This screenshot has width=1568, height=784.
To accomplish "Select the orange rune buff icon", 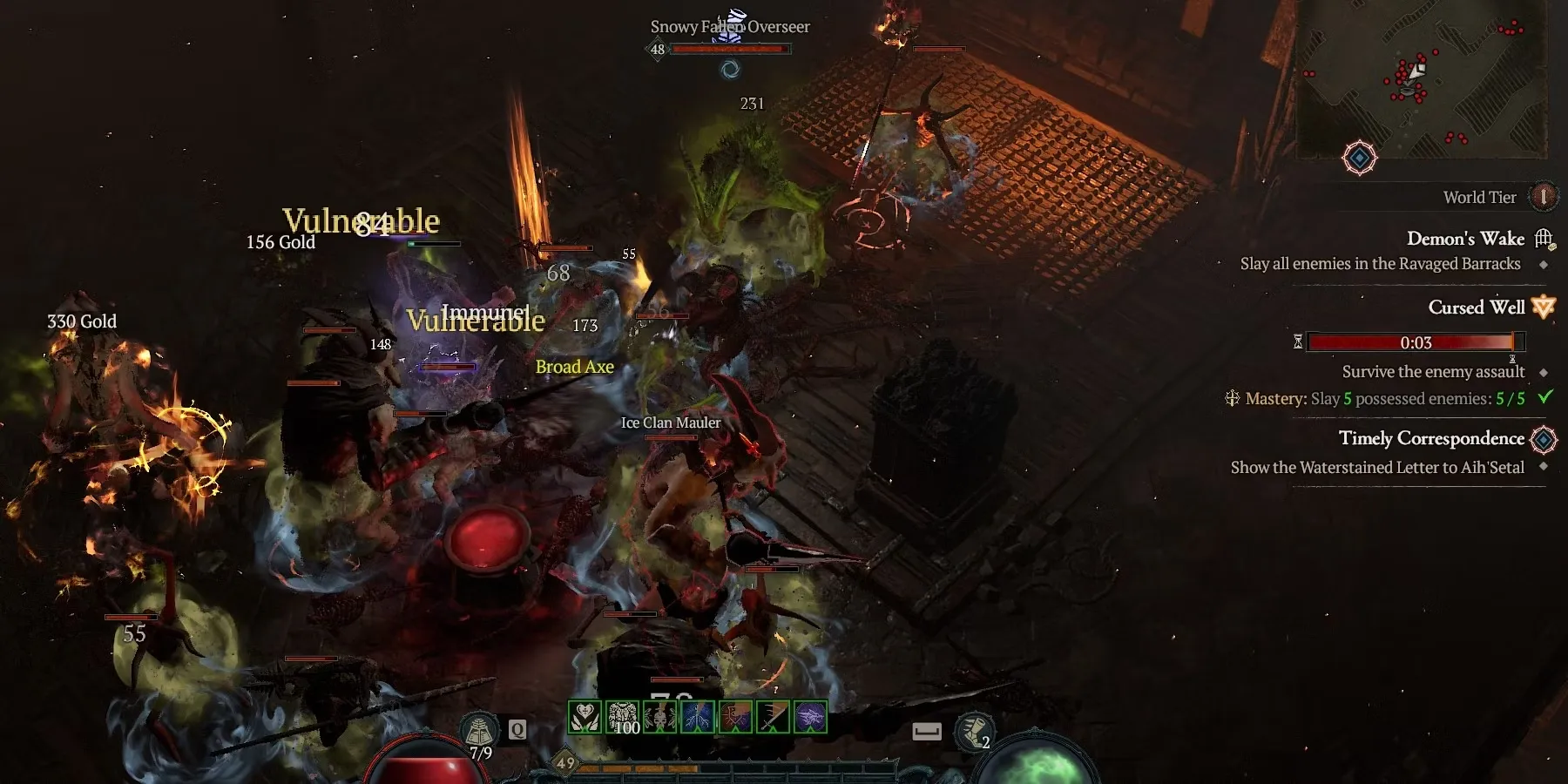I will tap(735, 717).
